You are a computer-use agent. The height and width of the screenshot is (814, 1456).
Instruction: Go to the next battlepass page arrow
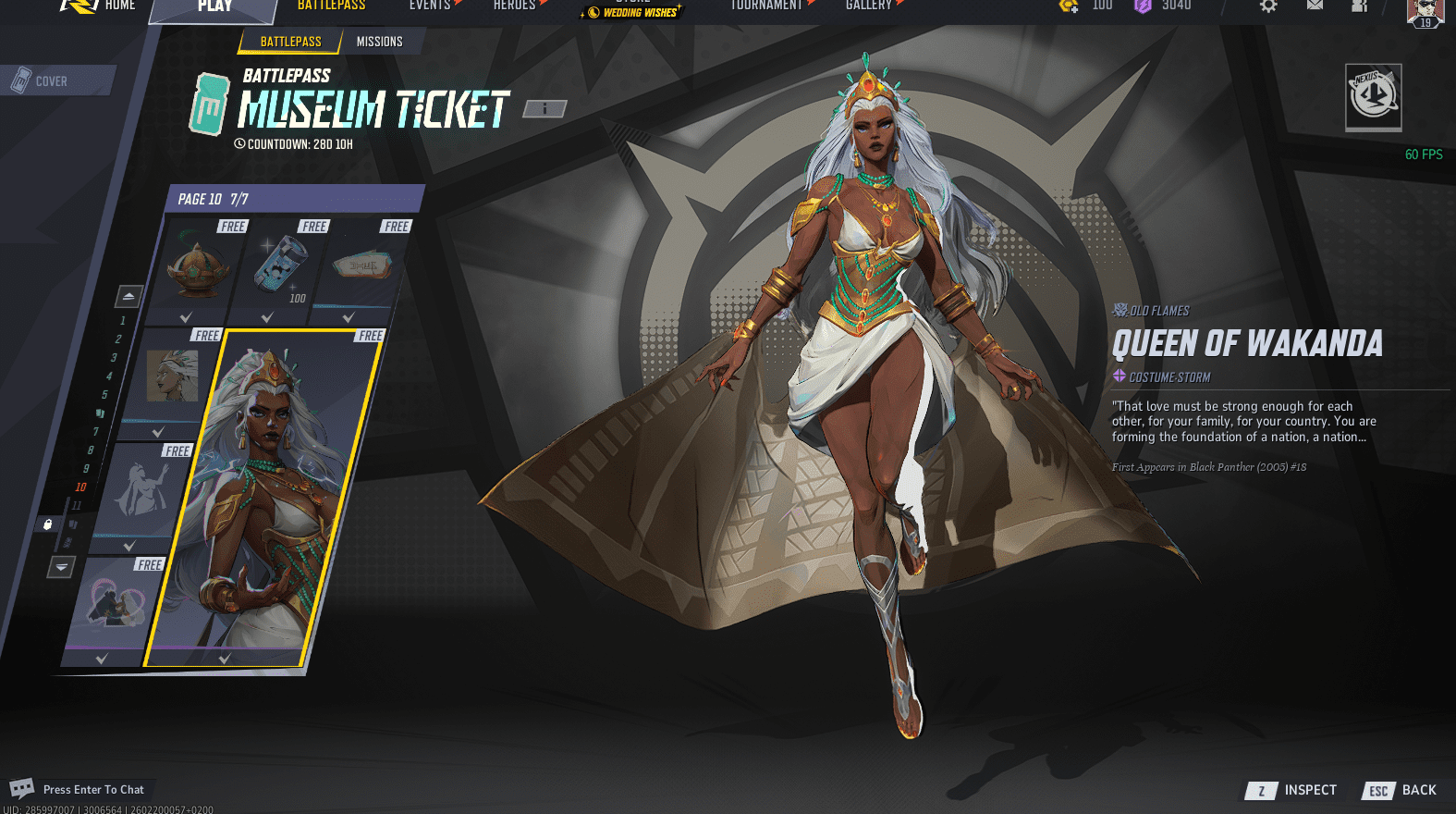tap(61, 566)
